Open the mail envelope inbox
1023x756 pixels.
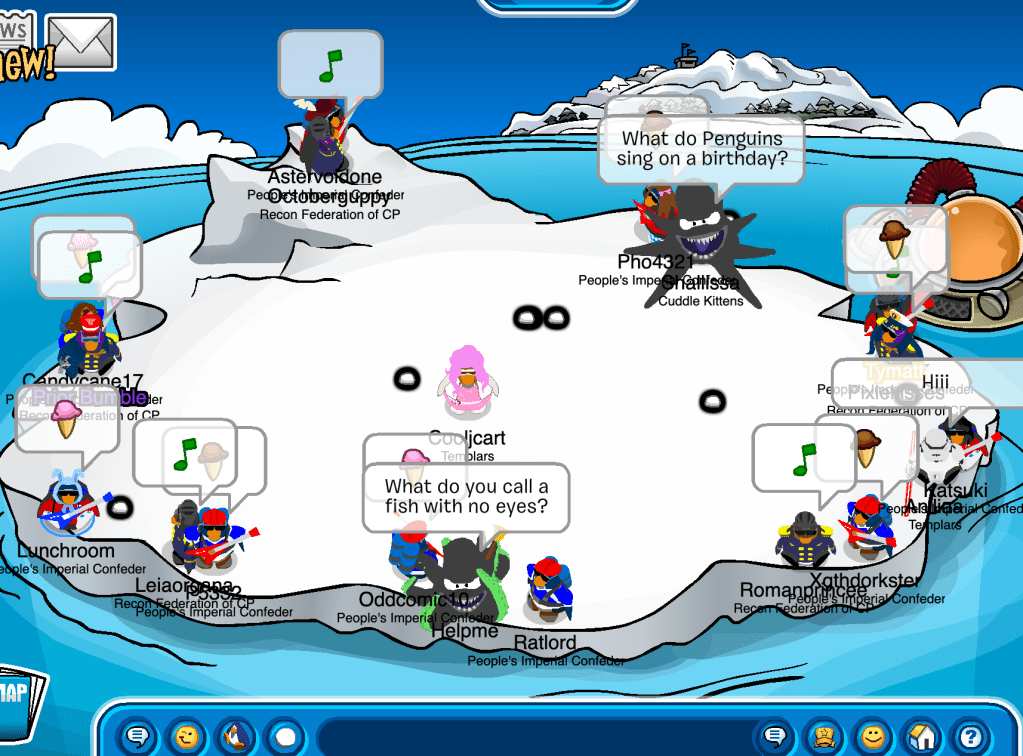pyautogui.click(x=81, y=40)
